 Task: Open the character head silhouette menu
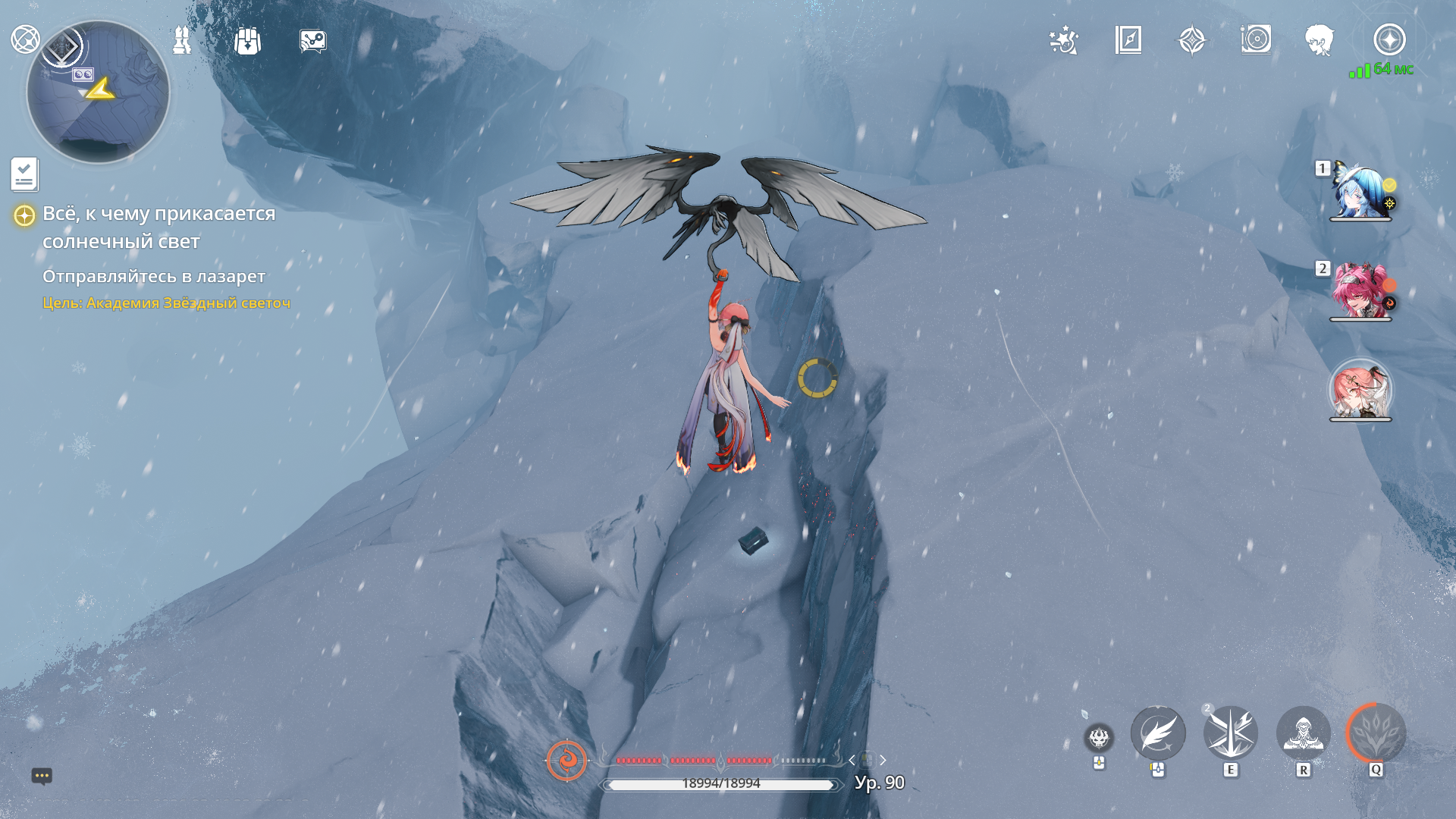click(1319, 40)
